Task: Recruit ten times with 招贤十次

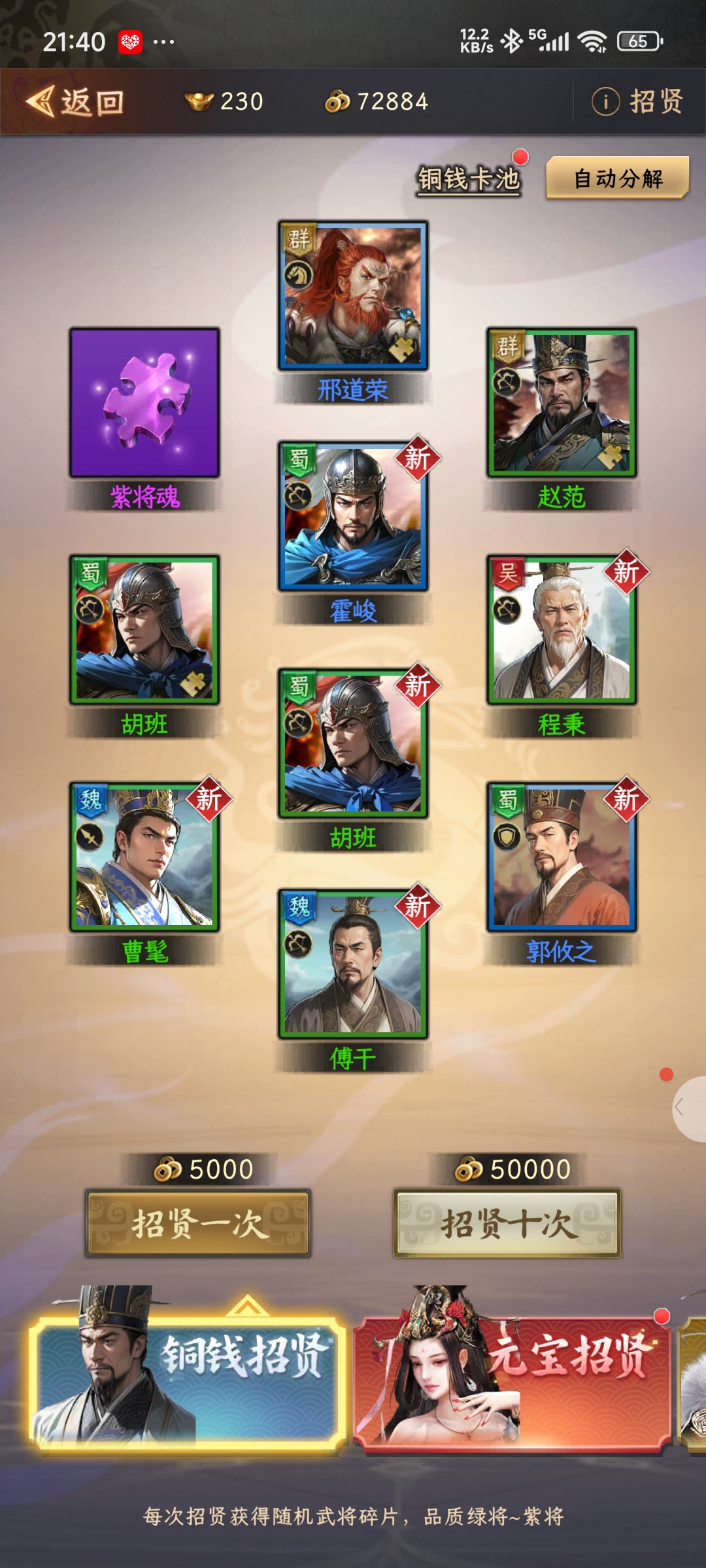Action: click(507, 1223)
